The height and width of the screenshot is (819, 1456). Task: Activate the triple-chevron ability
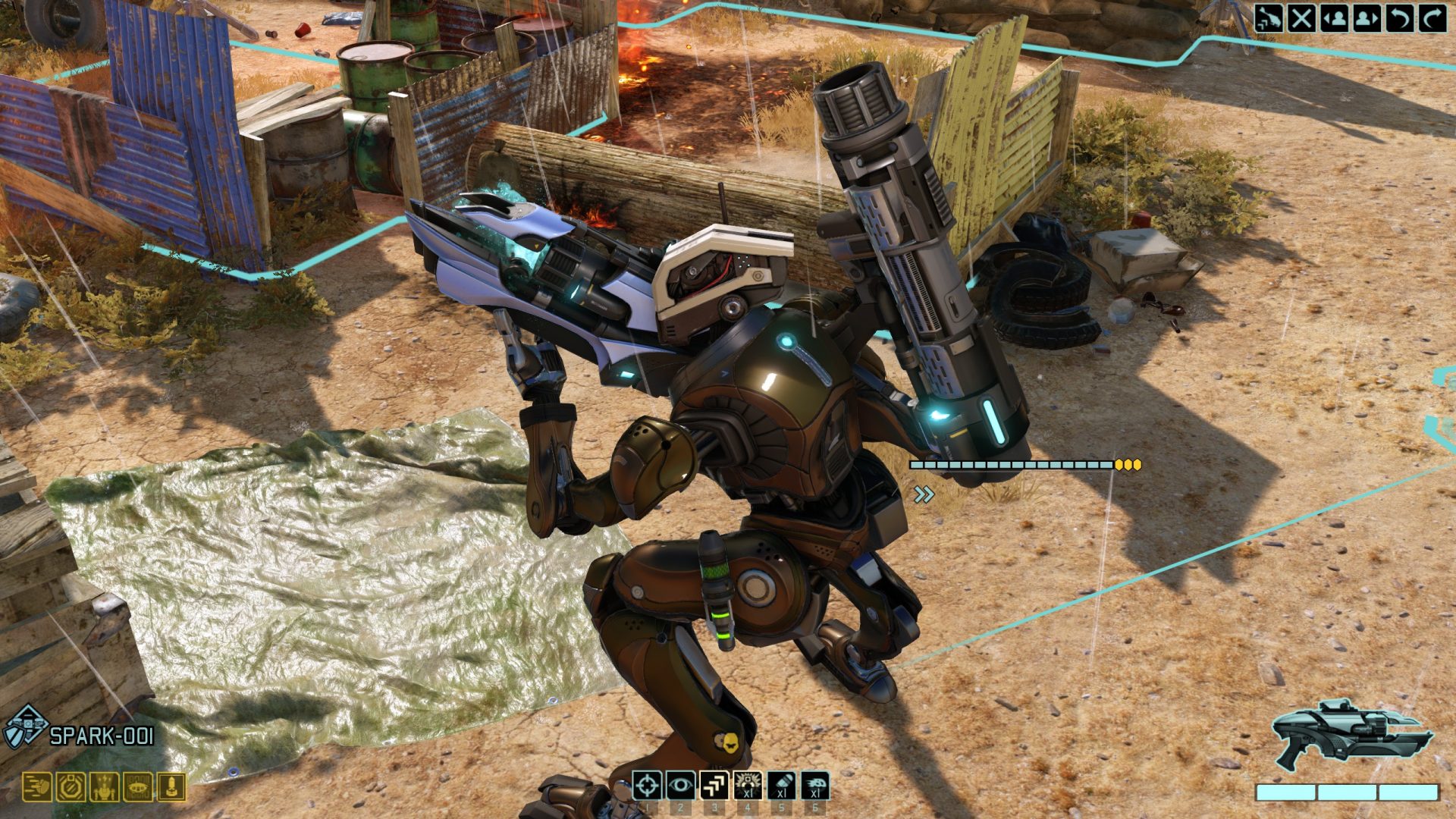tap(714, 786)
